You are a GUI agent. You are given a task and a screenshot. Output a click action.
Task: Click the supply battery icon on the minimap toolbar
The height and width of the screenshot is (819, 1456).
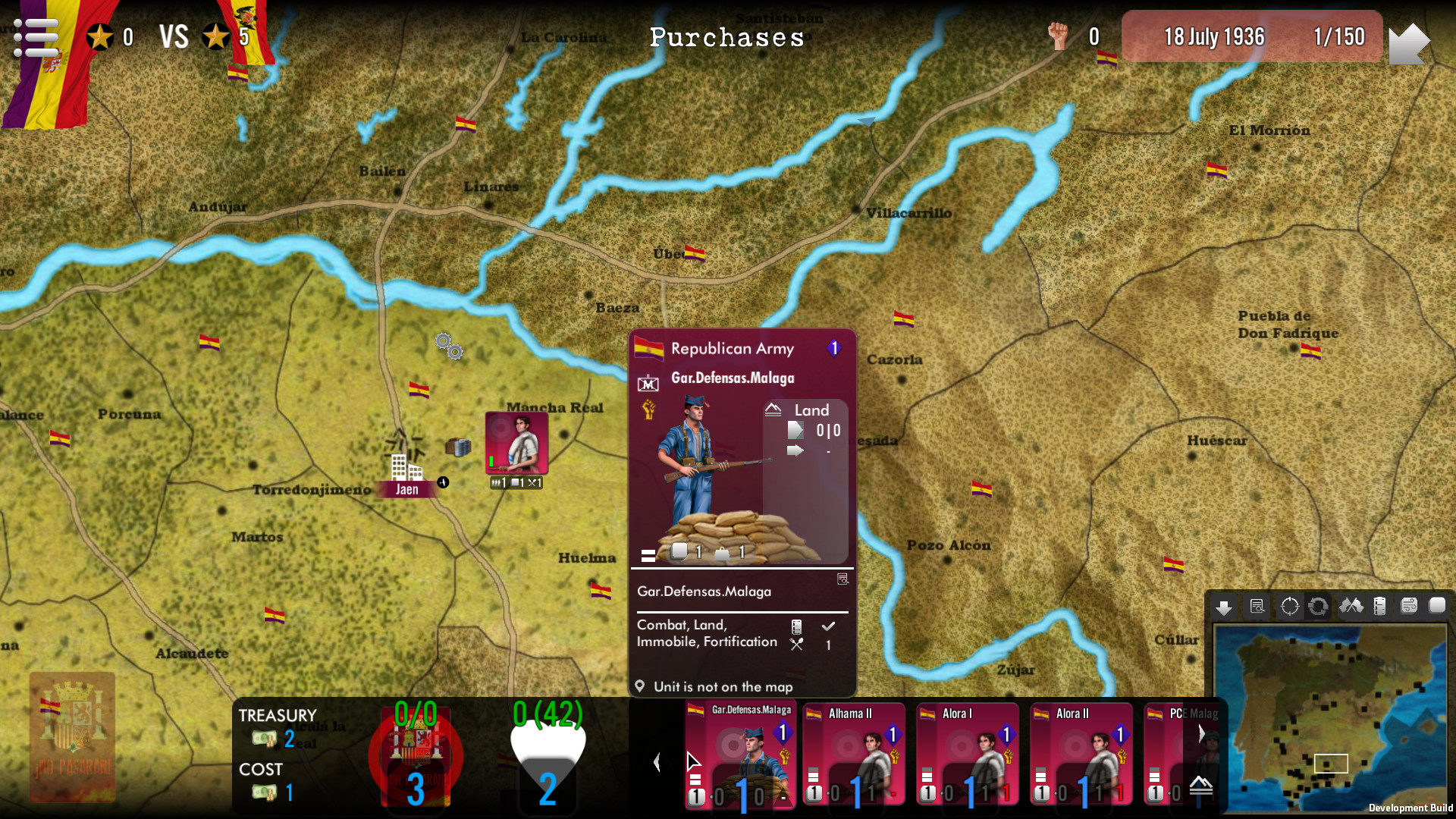(x=1379, y=606)
